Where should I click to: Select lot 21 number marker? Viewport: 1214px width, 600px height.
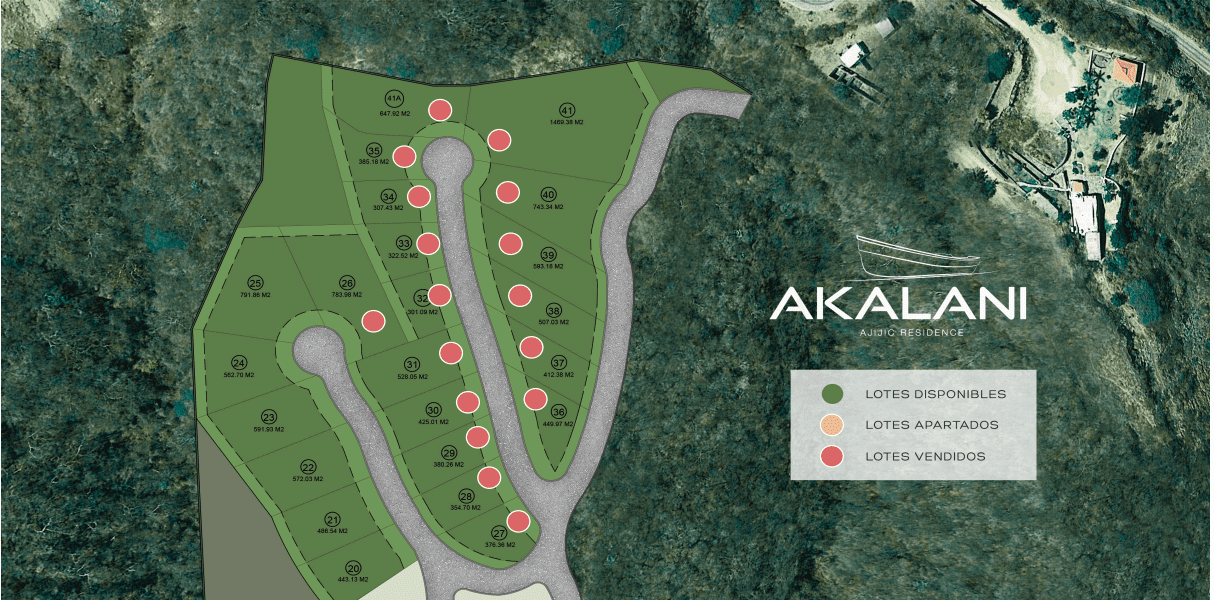(x=332, y=518)
